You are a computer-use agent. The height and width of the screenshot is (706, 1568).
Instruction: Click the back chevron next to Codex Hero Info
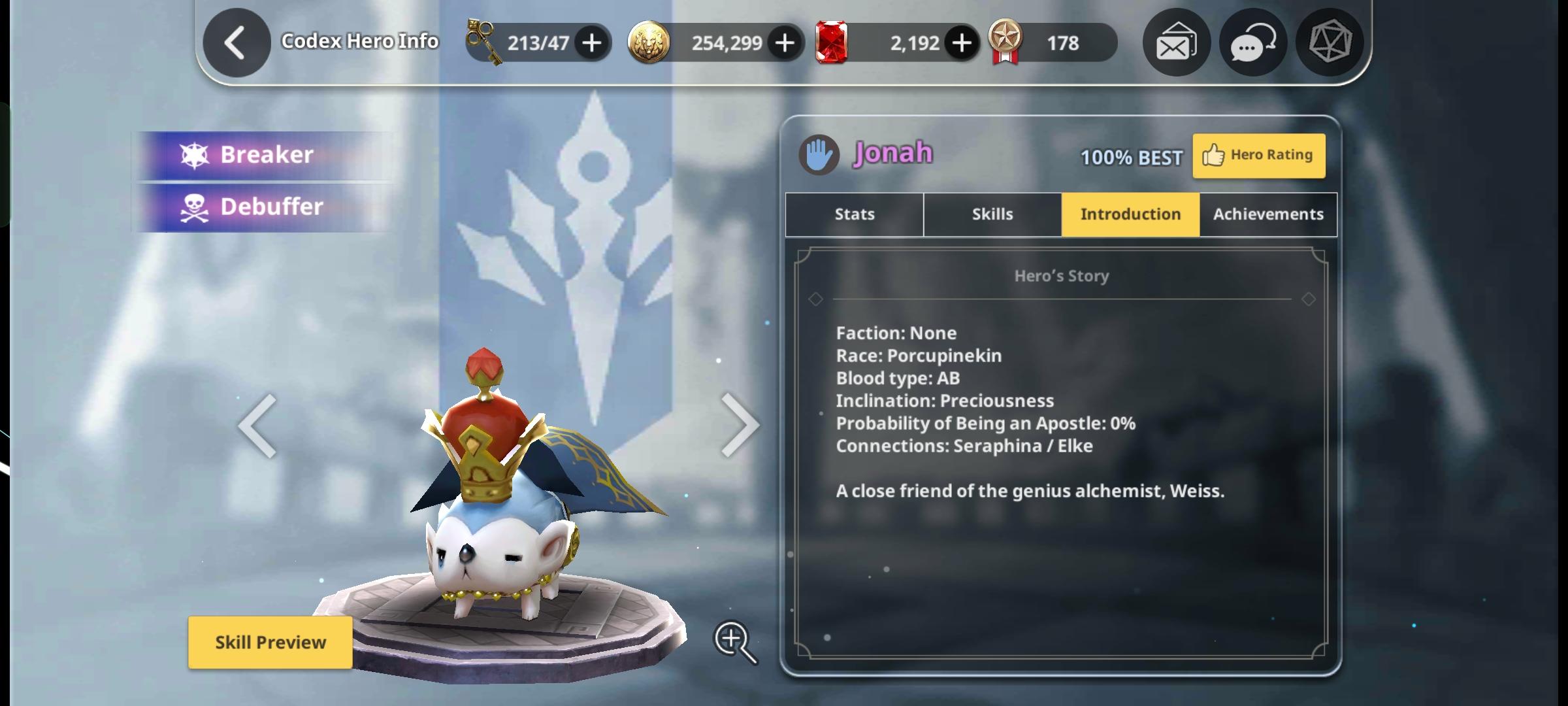[x=237, y=41]
